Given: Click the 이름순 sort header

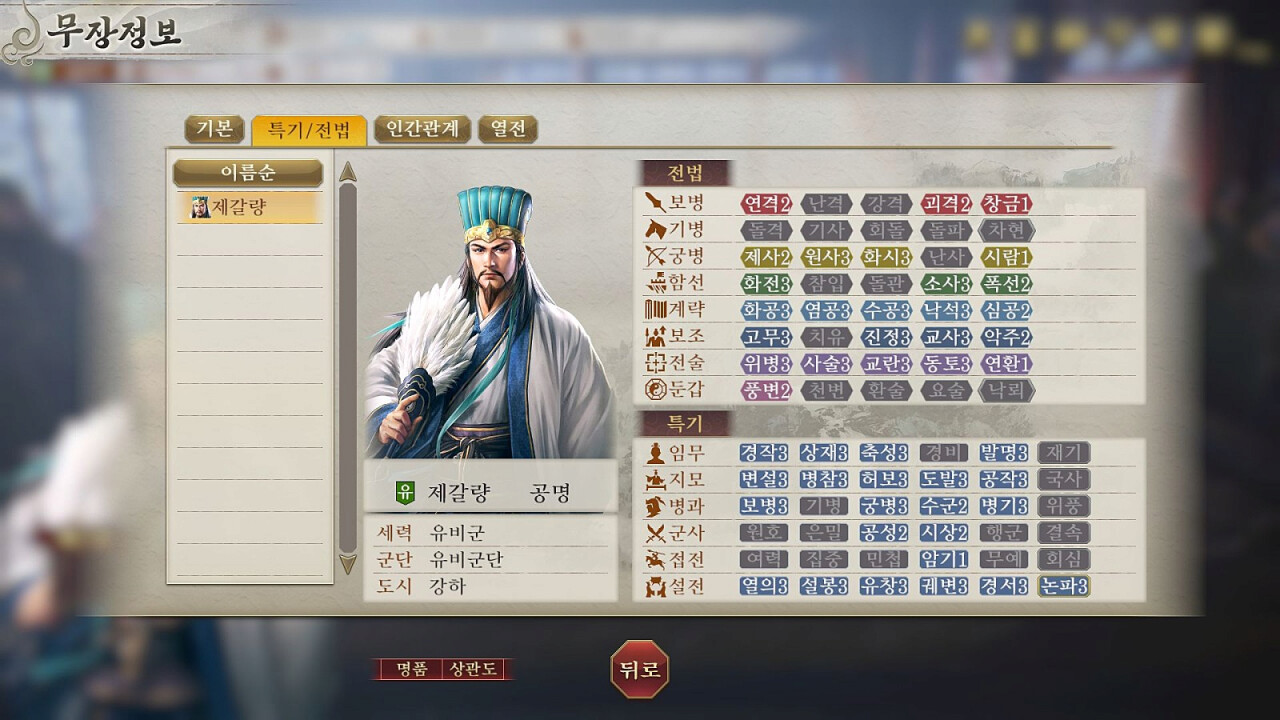Looking at the screenshot, I should pos(248,172).
